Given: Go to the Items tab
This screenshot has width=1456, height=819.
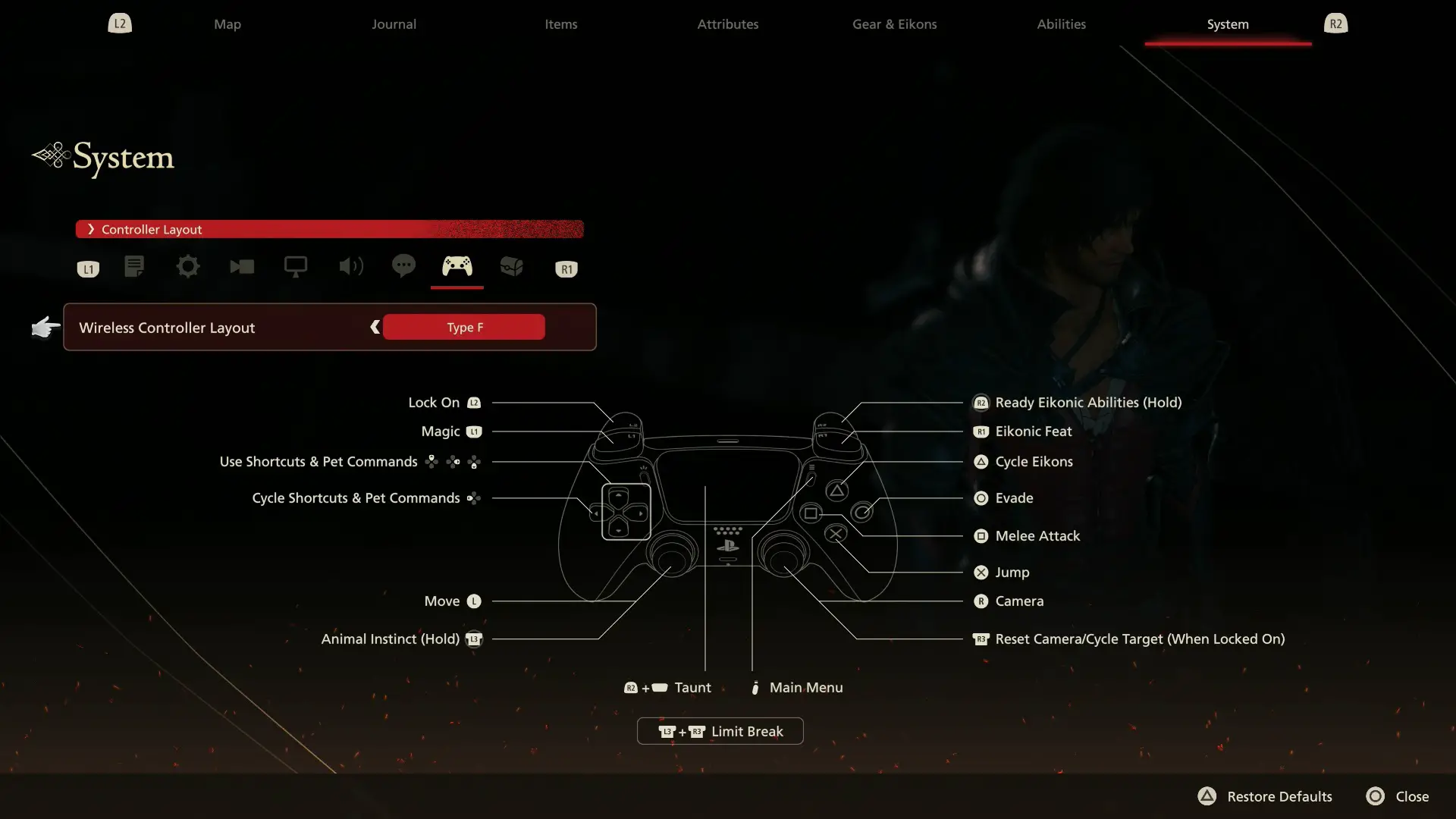Looking at the screenshot, I should 560,24.
